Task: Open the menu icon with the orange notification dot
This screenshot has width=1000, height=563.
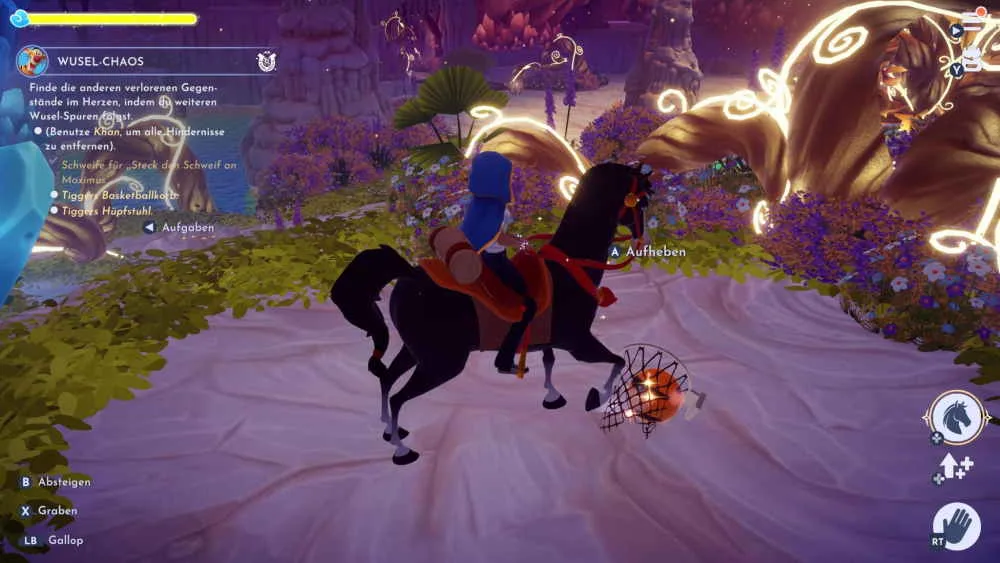Action: coord(971,22)
